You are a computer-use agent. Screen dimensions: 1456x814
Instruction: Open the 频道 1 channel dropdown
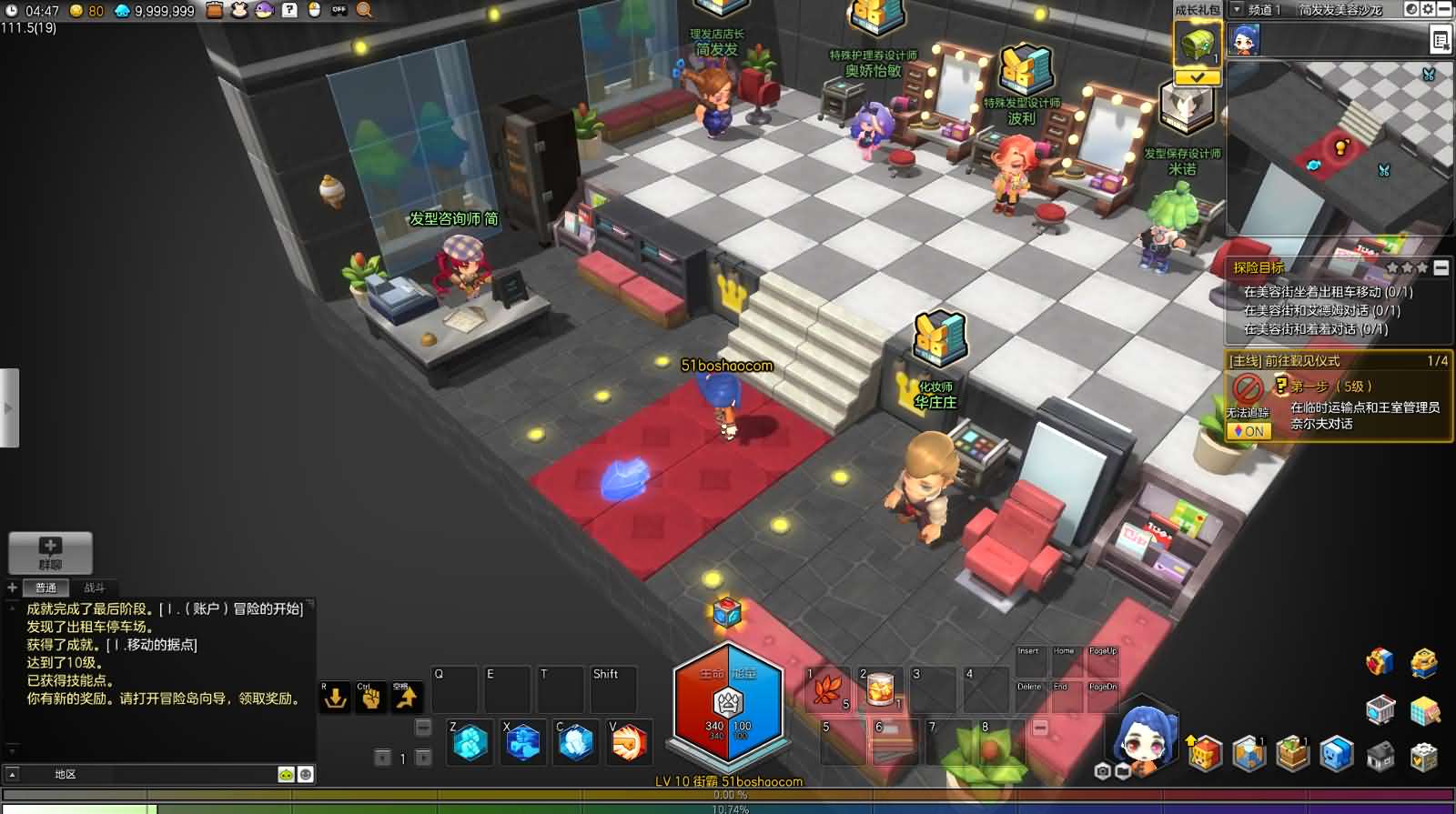[x=1237, y=10]
